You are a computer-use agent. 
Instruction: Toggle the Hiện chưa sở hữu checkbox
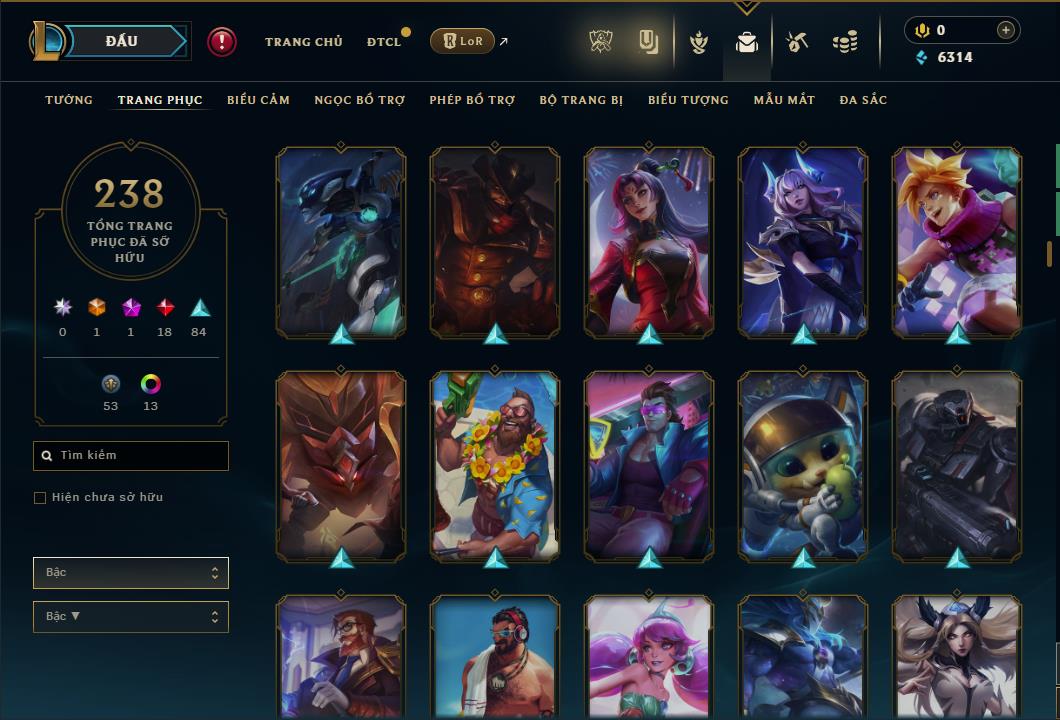[40, 498]
